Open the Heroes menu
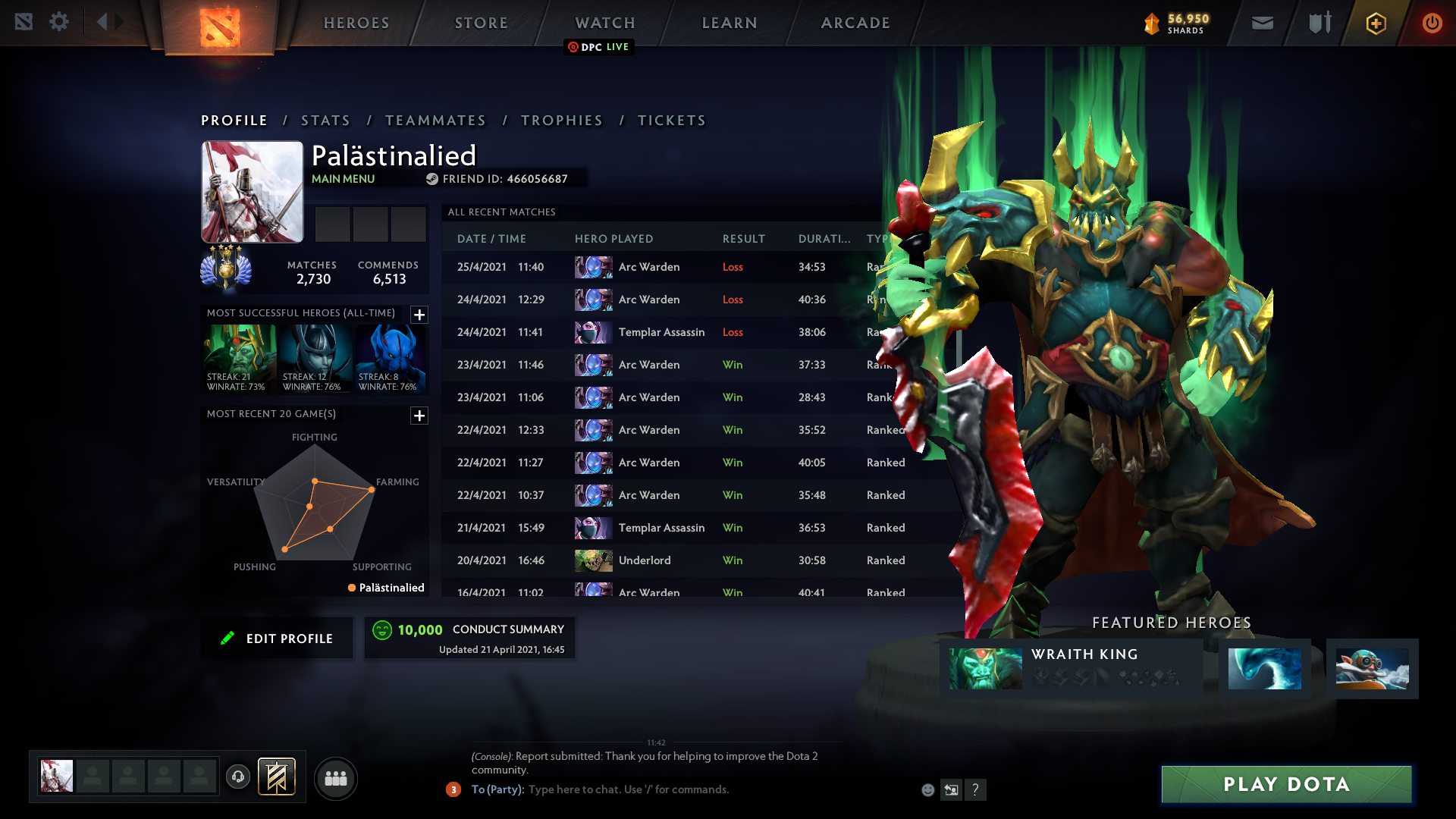This screenshot has width=1456, height=819. pos(356,23)
